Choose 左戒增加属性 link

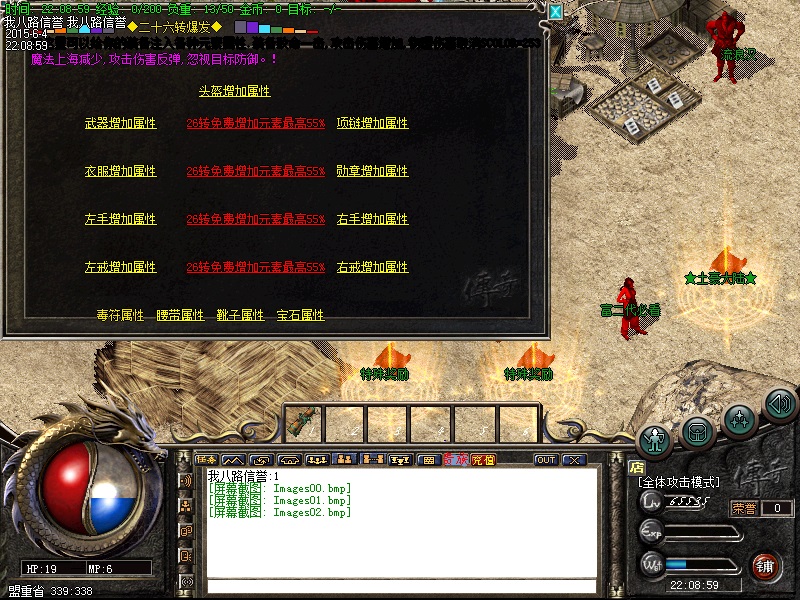(121, 267)
